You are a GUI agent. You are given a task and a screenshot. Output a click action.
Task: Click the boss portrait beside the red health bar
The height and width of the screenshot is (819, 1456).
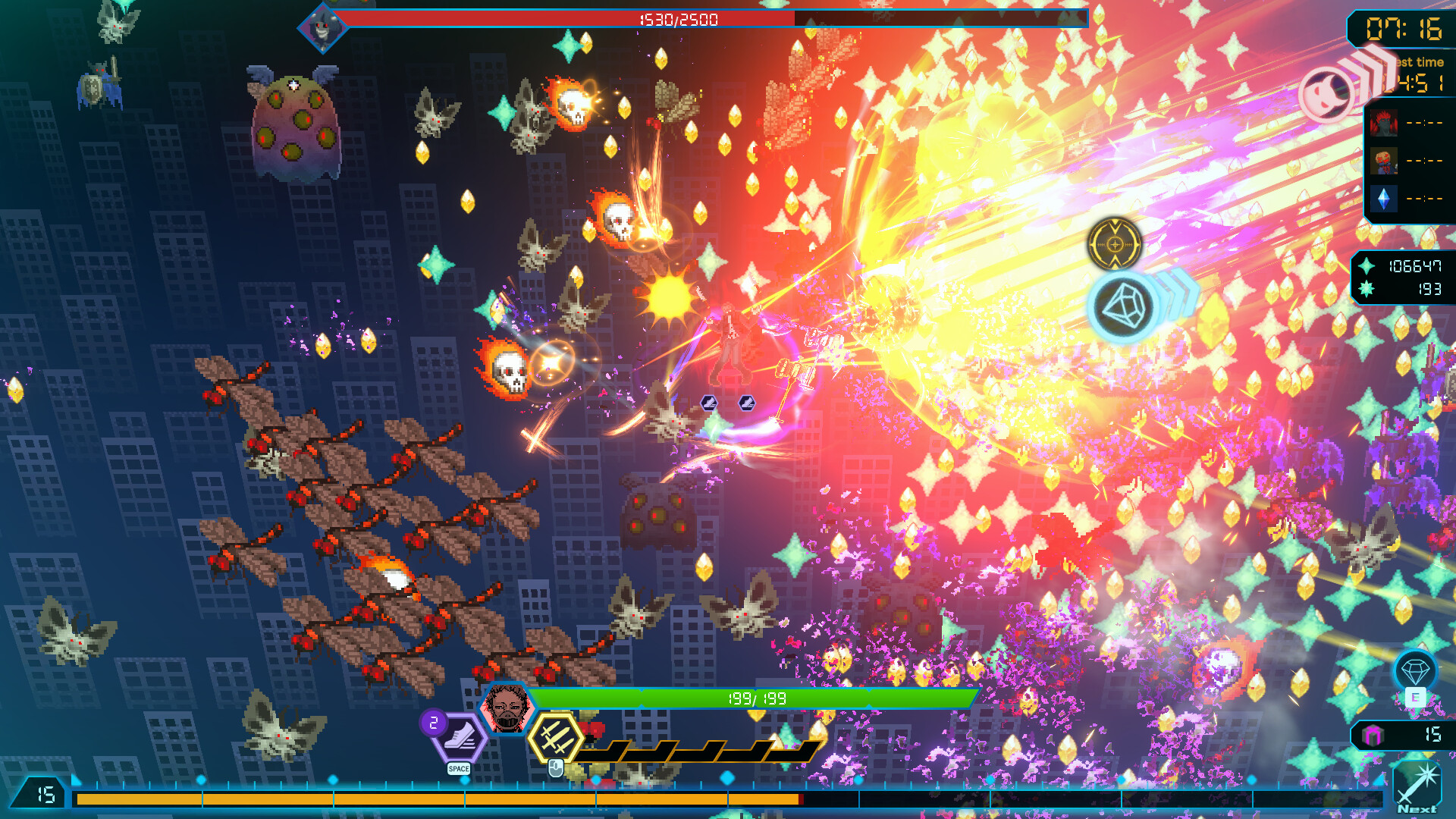(x=325, y=25)
